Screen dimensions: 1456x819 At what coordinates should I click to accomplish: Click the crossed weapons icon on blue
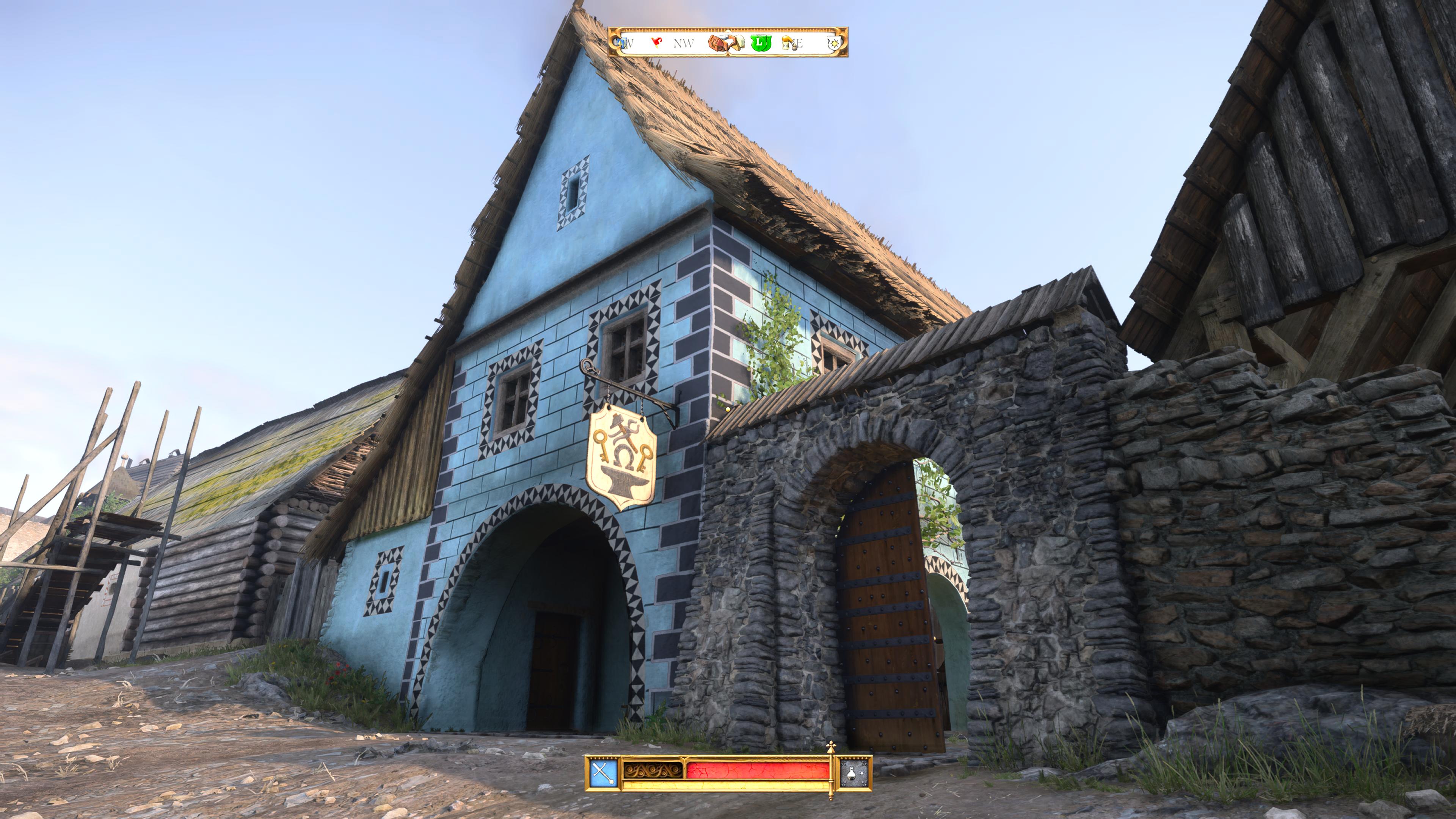[603, 773]
